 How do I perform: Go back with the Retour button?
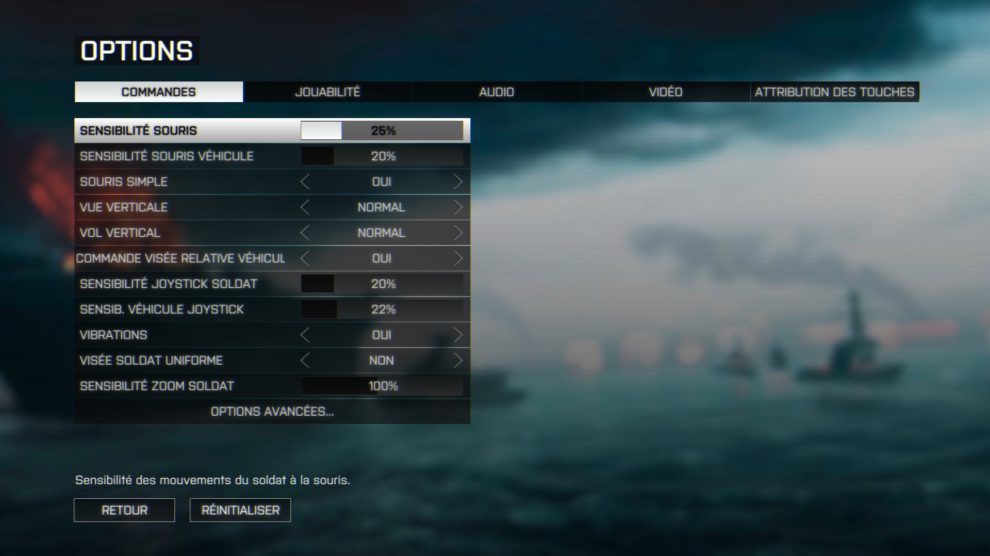[124, 510]
